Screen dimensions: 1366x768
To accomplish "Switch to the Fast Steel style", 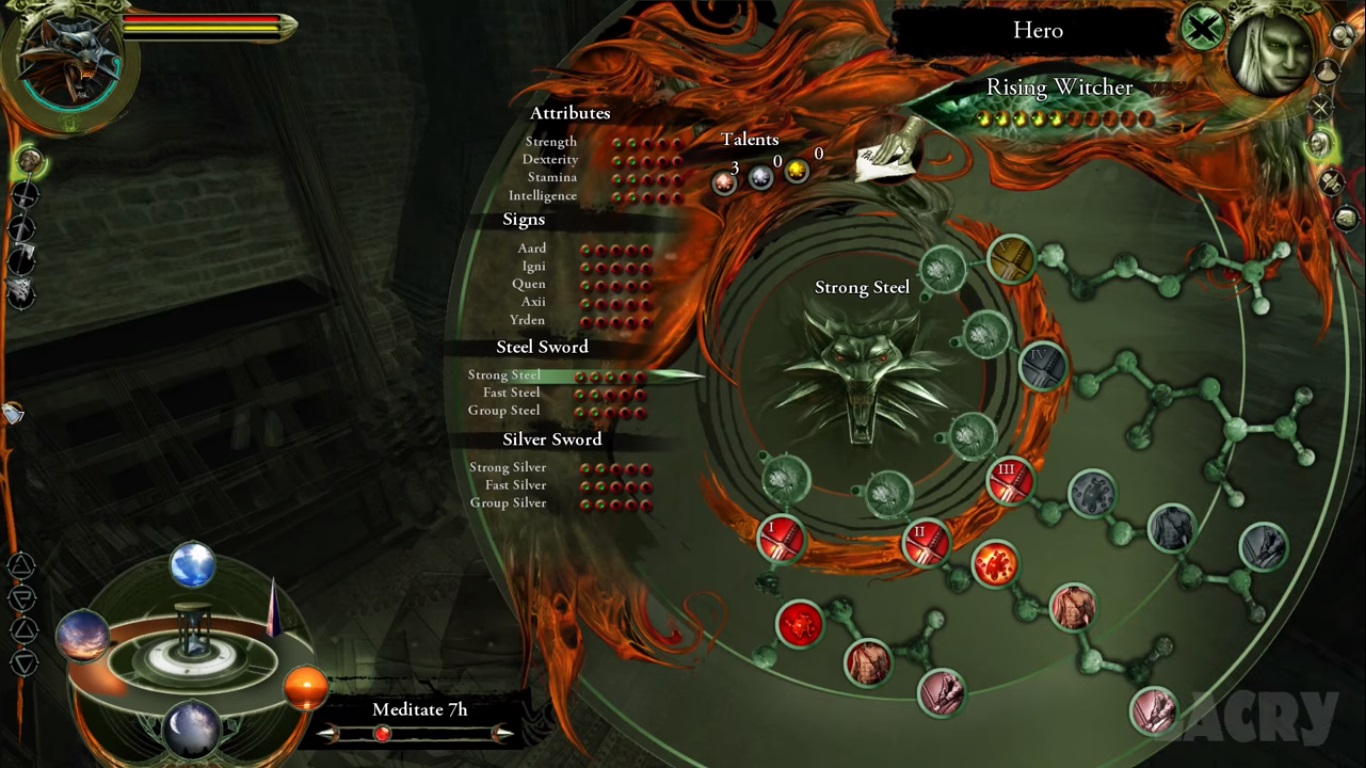I will click(511, 393).
